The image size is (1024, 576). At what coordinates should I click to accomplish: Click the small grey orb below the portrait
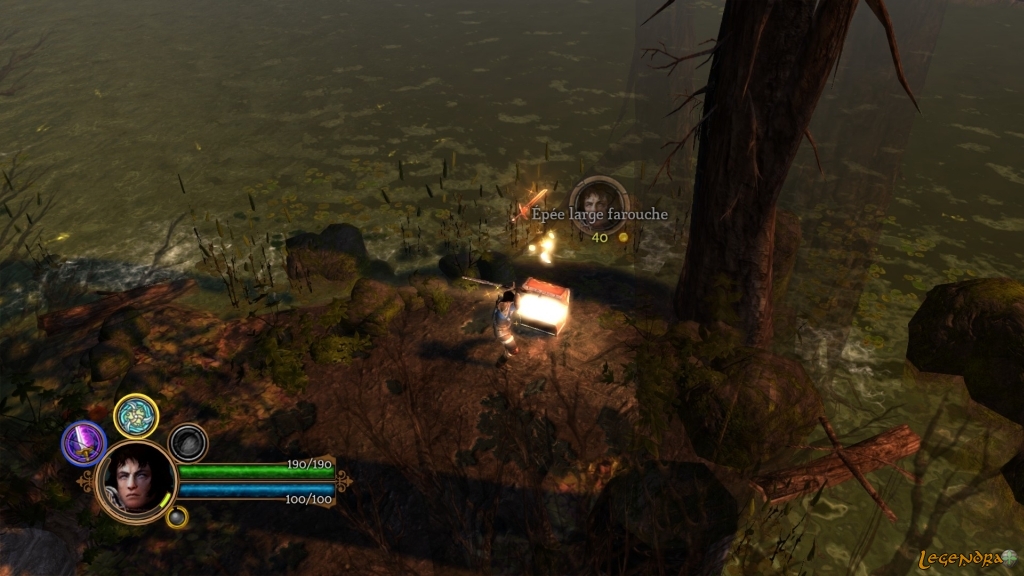[x=177, y=517]
